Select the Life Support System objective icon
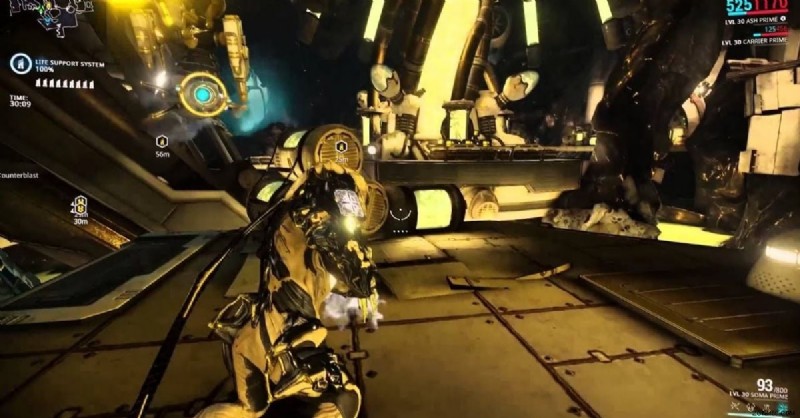Viewport: 800px width, 418px height. (18, 64)
